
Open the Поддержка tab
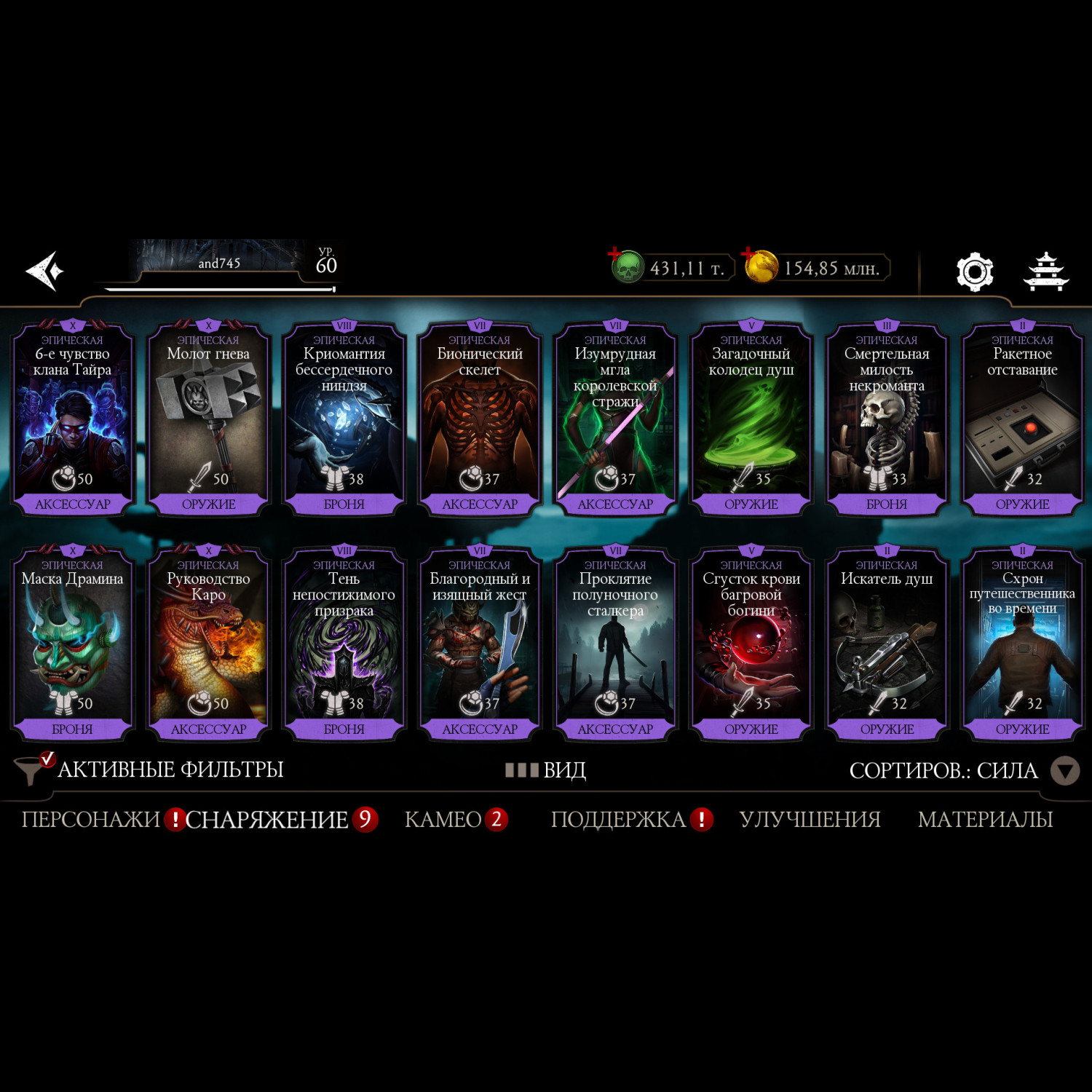pyautogui.click(x=618, y=820)
